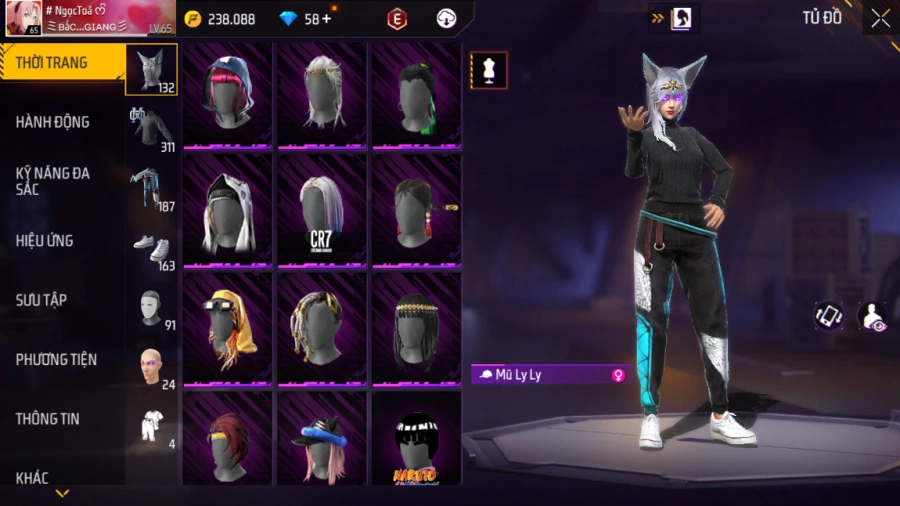Image resolution: width=900 pixels, height=506 pixels.
Task: Select the CR7 hair item
Action: coord(321,211)
